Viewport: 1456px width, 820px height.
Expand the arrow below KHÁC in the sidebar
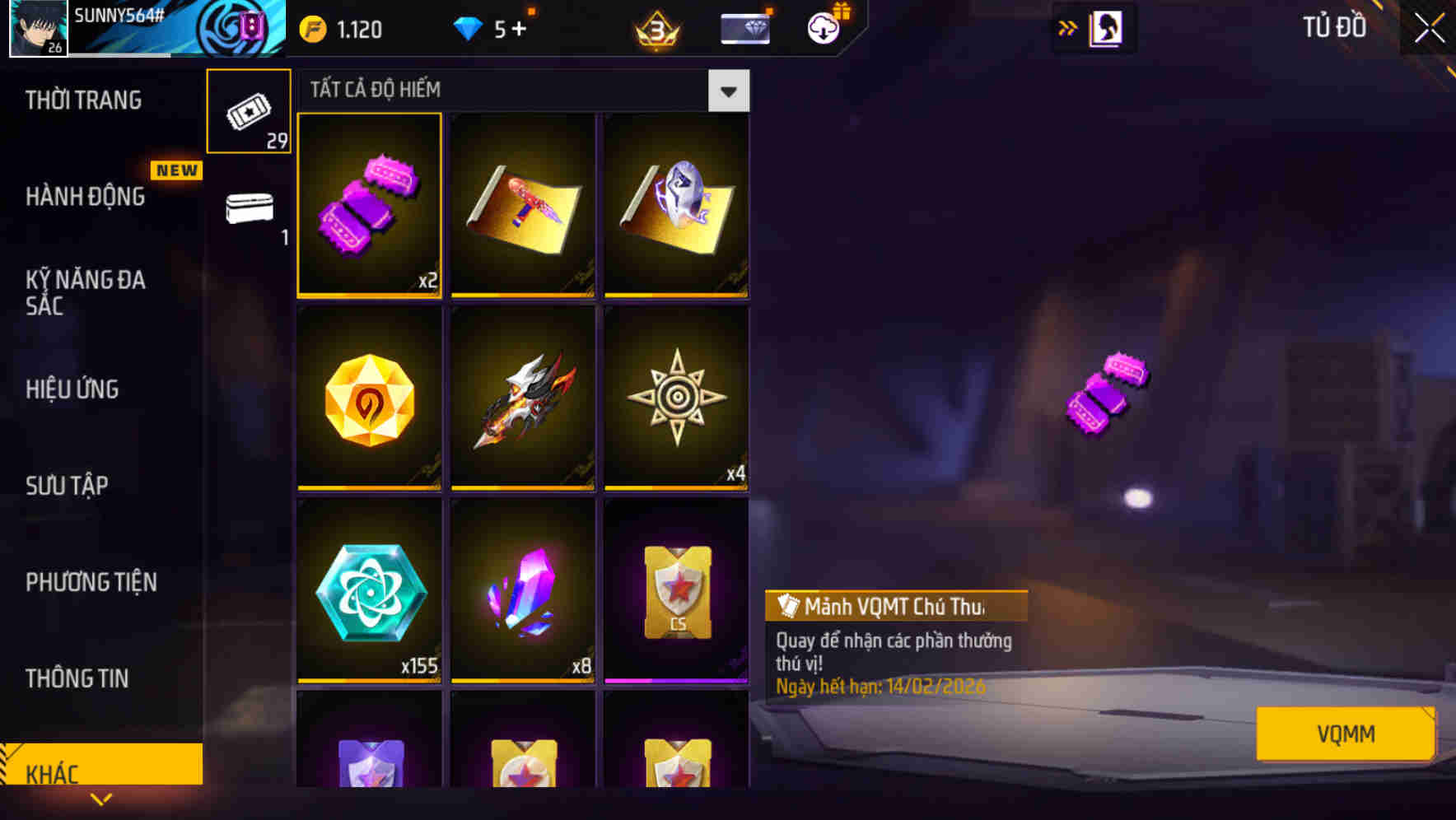101,799
